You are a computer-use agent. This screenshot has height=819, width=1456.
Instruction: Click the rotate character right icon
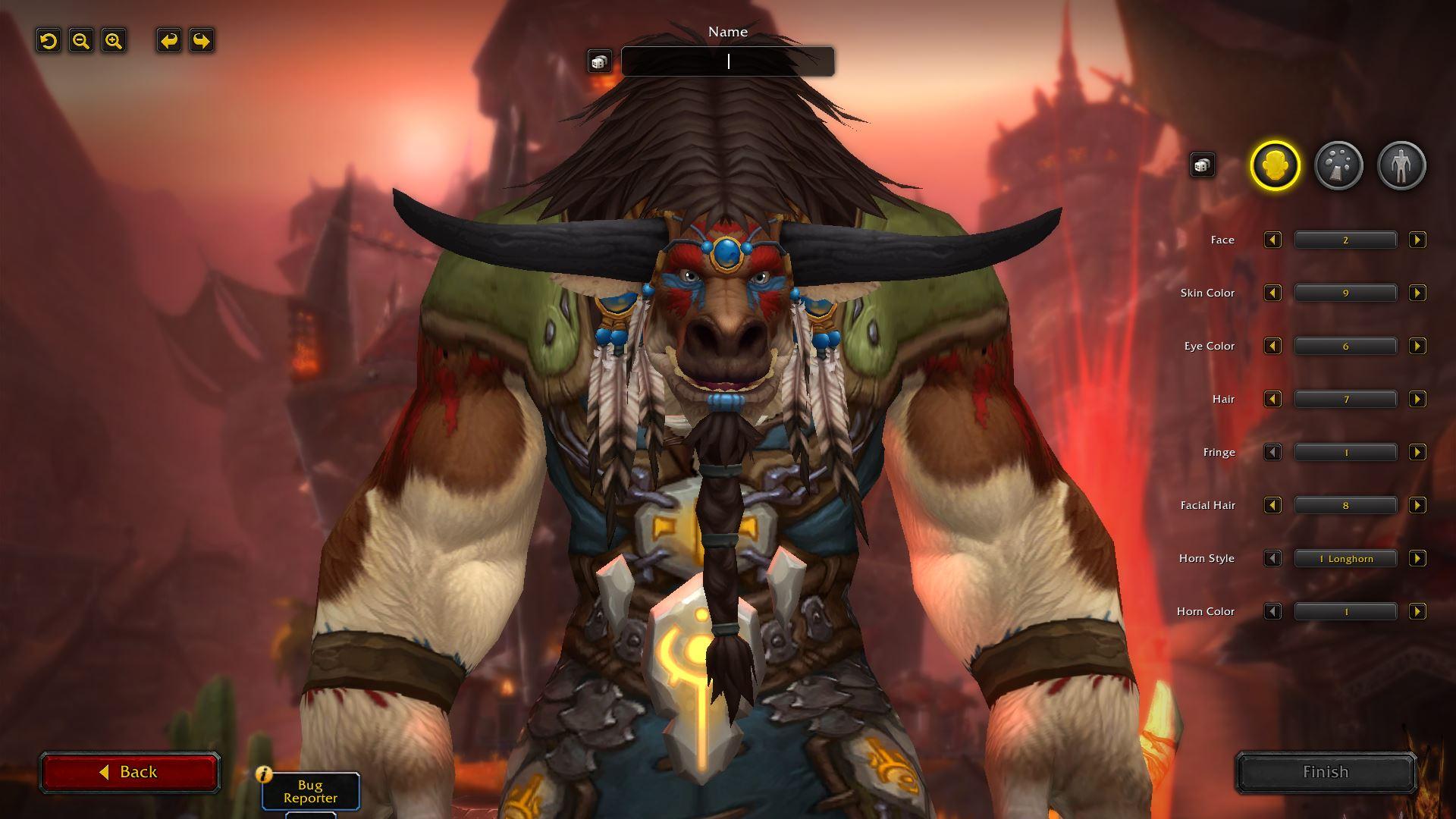point(201,42)
